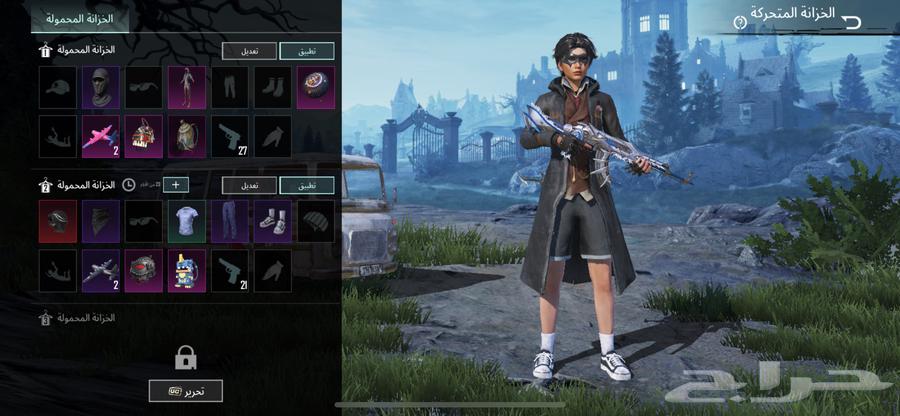Select the grey airplane skin slot

[100, 270]
